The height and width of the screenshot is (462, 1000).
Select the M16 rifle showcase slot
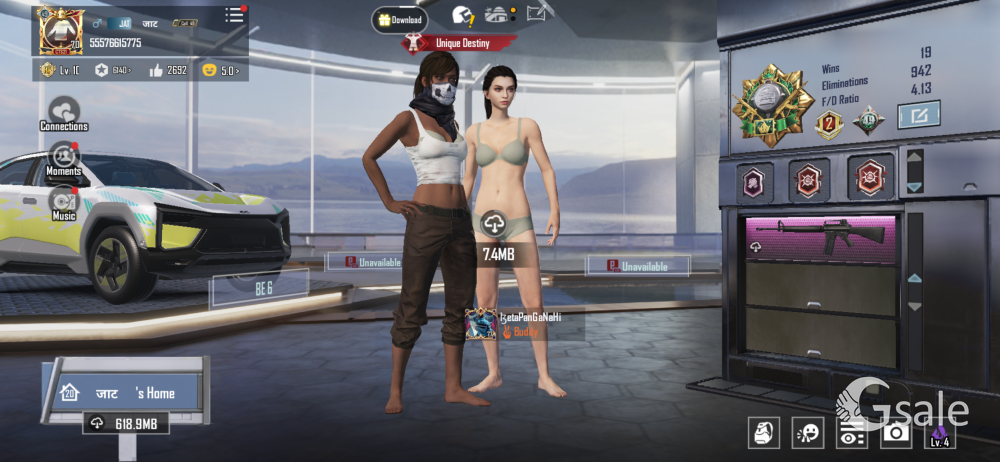[821, 238]
